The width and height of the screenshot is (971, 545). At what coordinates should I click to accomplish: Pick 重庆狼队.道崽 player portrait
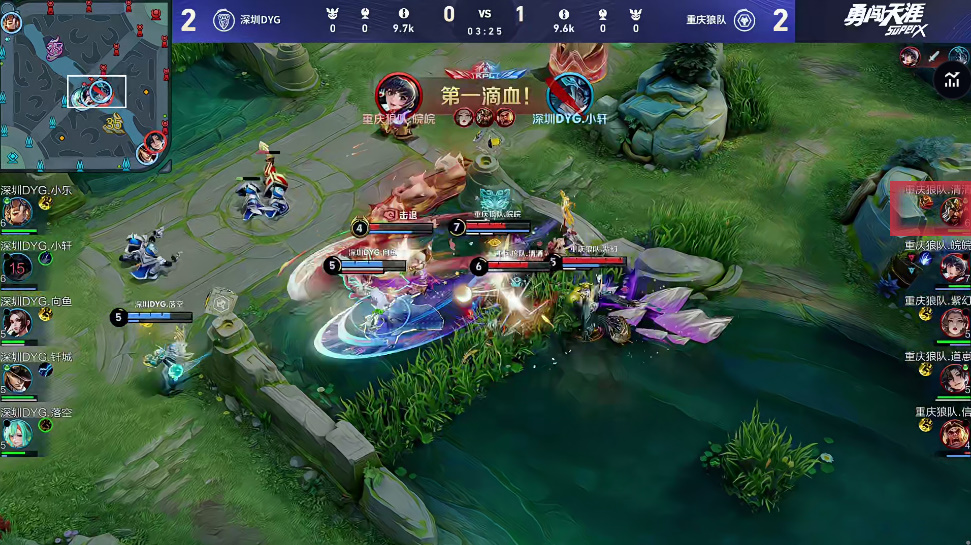(955, 378)
